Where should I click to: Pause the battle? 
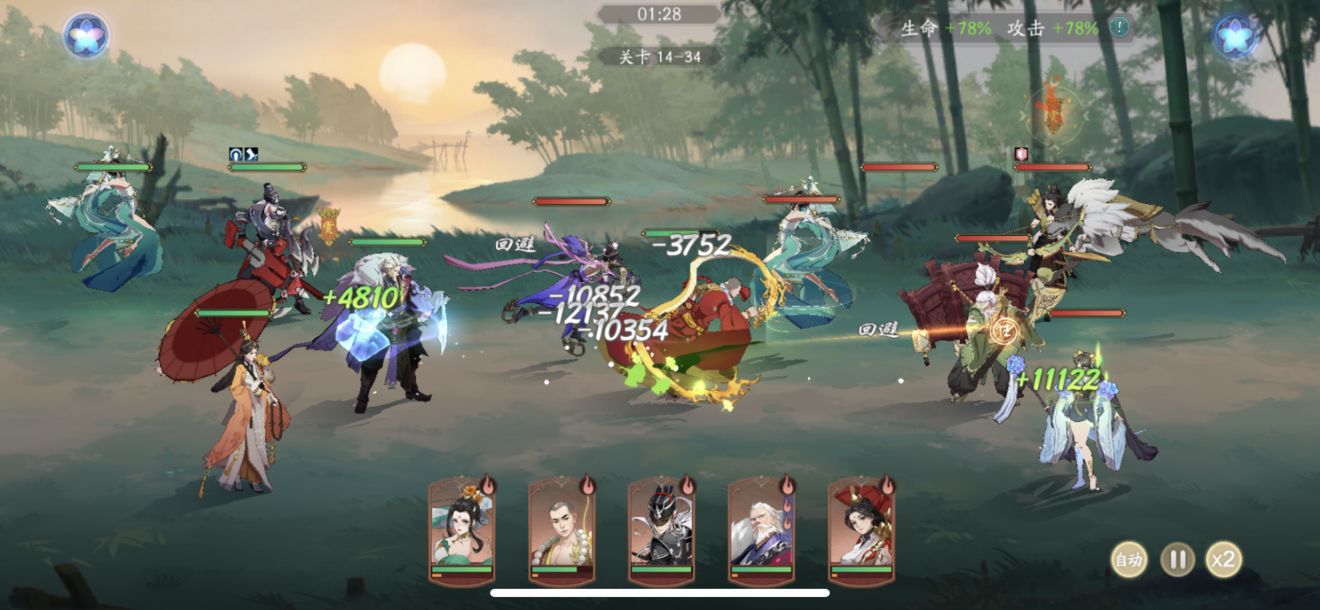(x=1177, y=559)
